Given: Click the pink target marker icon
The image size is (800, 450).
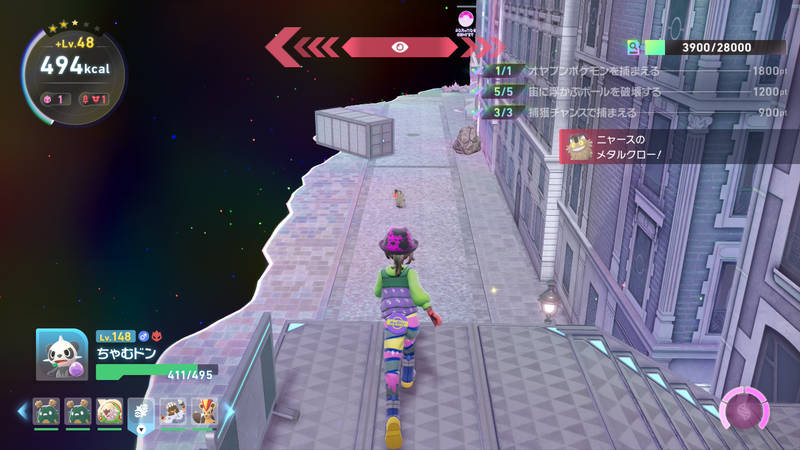Looking at the screenshot, I should point(464,18).
